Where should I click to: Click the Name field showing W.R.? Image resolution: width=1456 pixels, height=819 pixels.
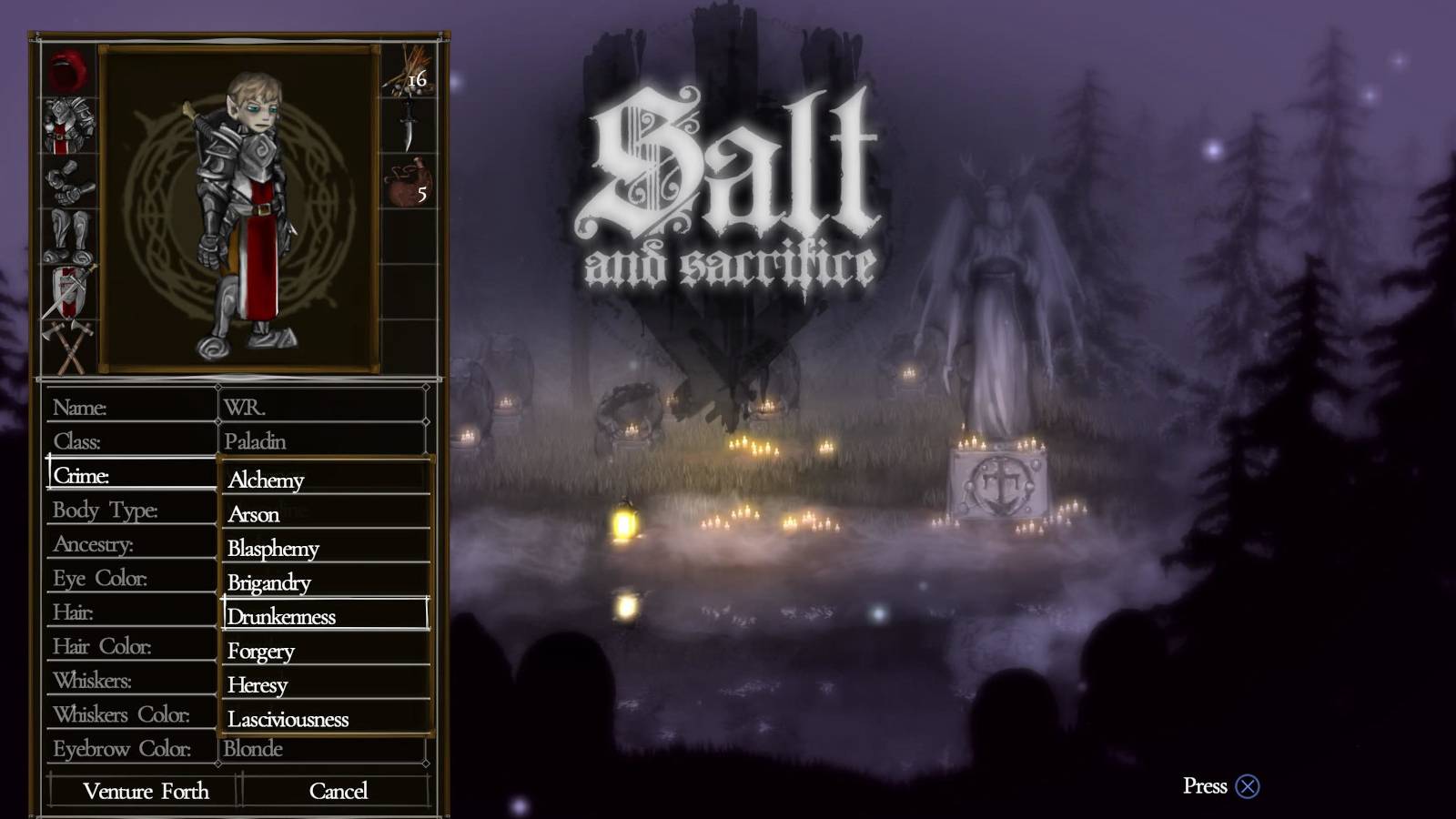(323, 407)
